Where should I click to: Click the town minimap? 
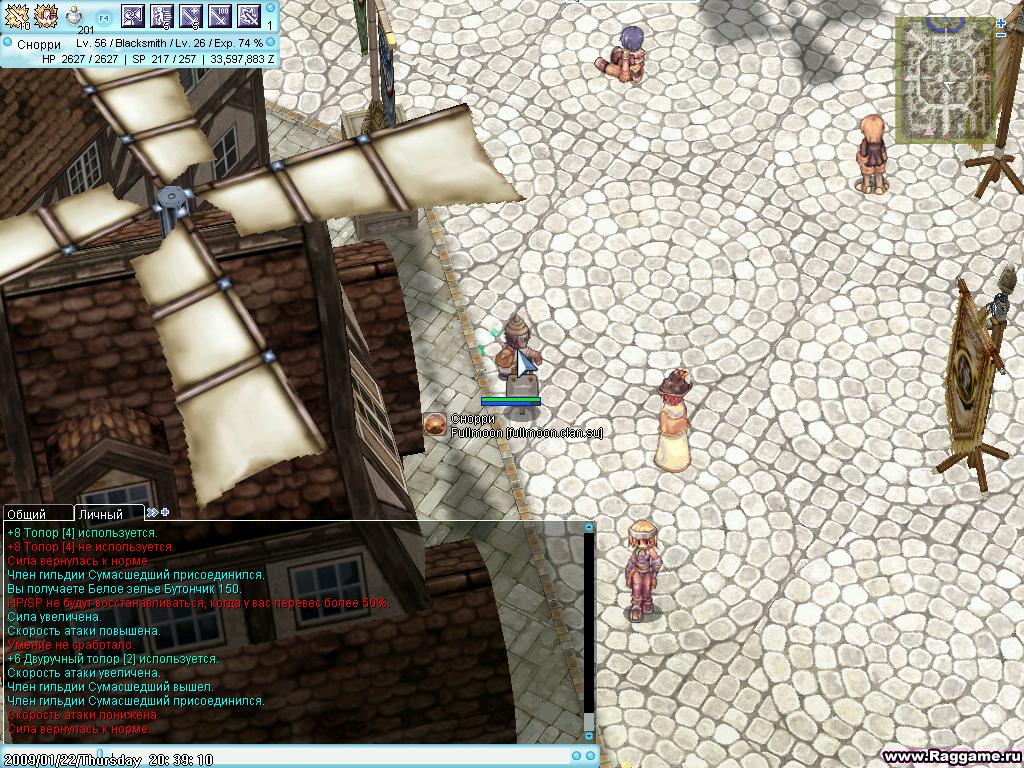tap(943, 80)
